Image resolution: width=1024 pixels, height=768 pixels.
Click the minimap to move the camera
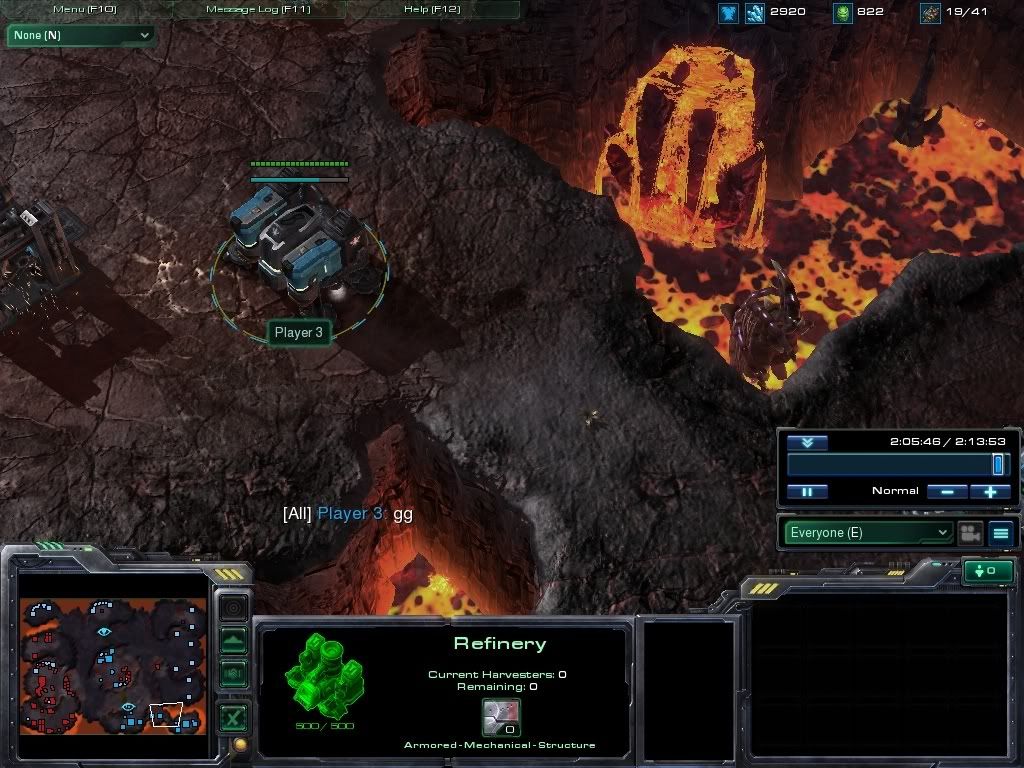click(112, 665)
